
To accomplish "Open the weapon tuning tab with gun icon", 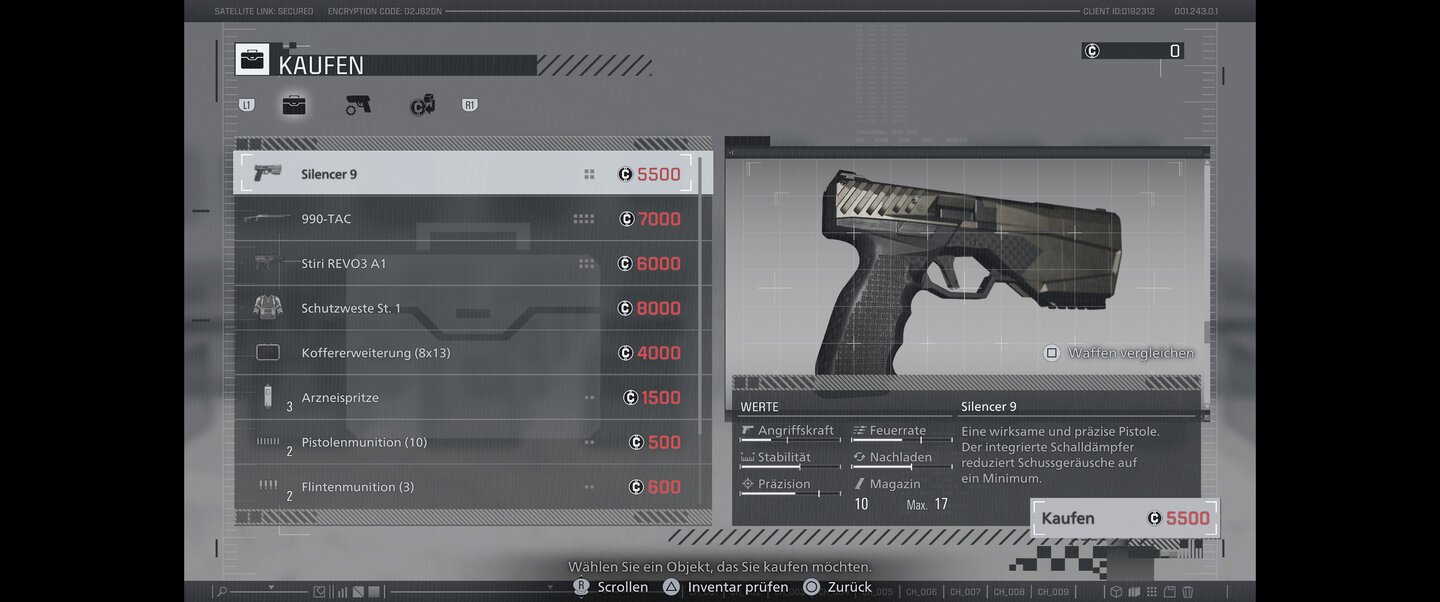I will click(x=358, y=105).
